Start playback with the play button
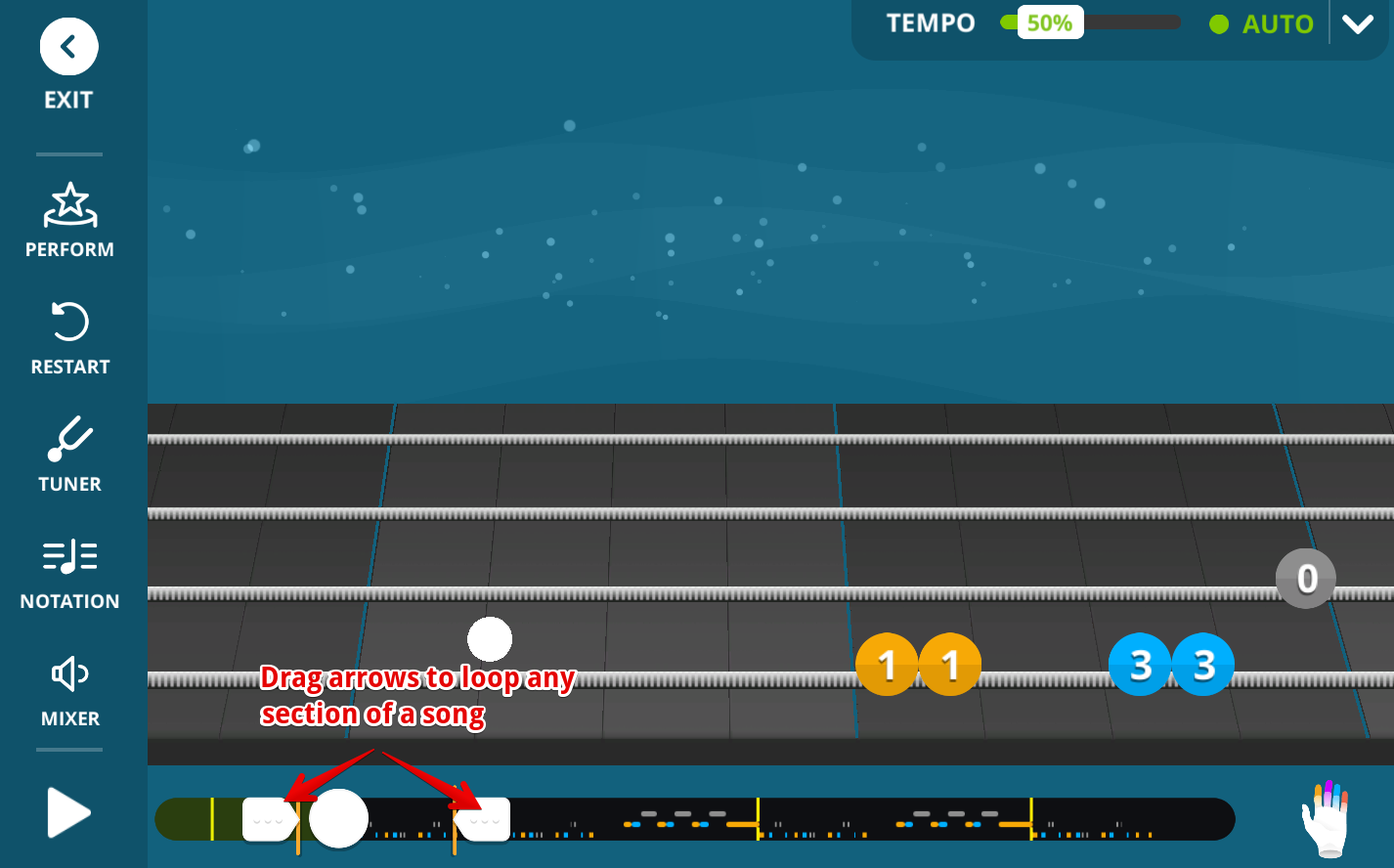The height and width of the screenshot is (868, 1394). coord(68,813)
